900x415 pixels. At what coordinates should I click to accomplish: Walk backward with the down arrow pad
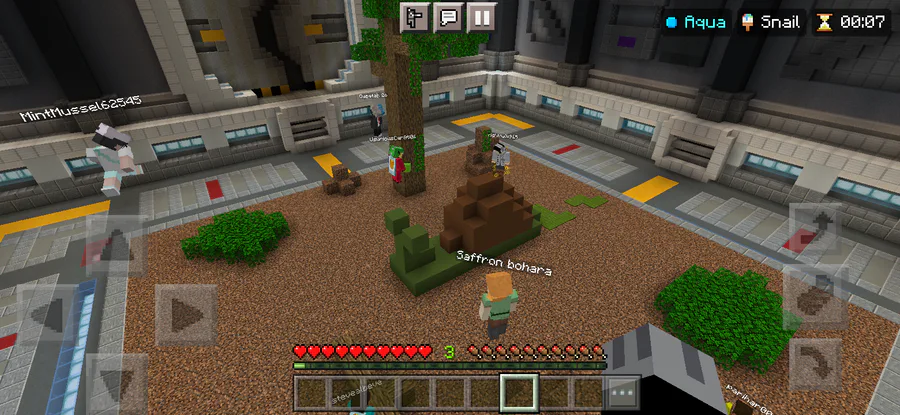[x=116, y=380]
